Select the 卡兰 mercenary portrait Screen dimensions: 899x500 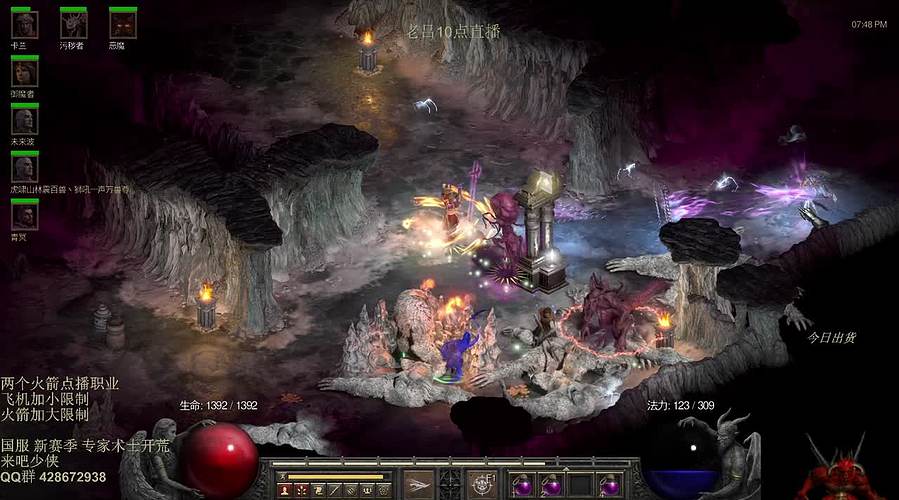click(x=25, y=24)
